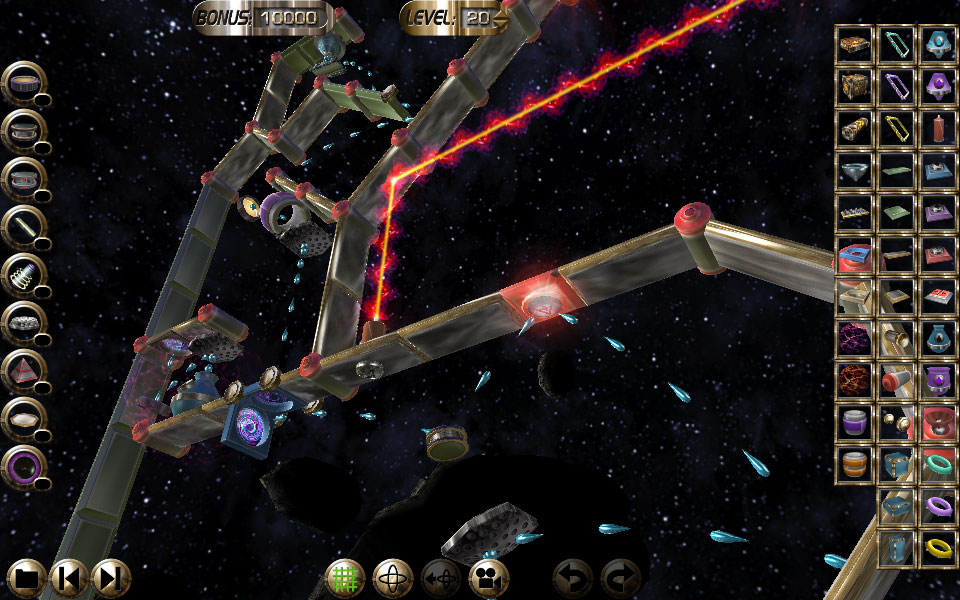This screenshot has height=600, width=960.
Task: Pick the orange striped barrel item
Action: pyautogui.click(x=854, y=464)
